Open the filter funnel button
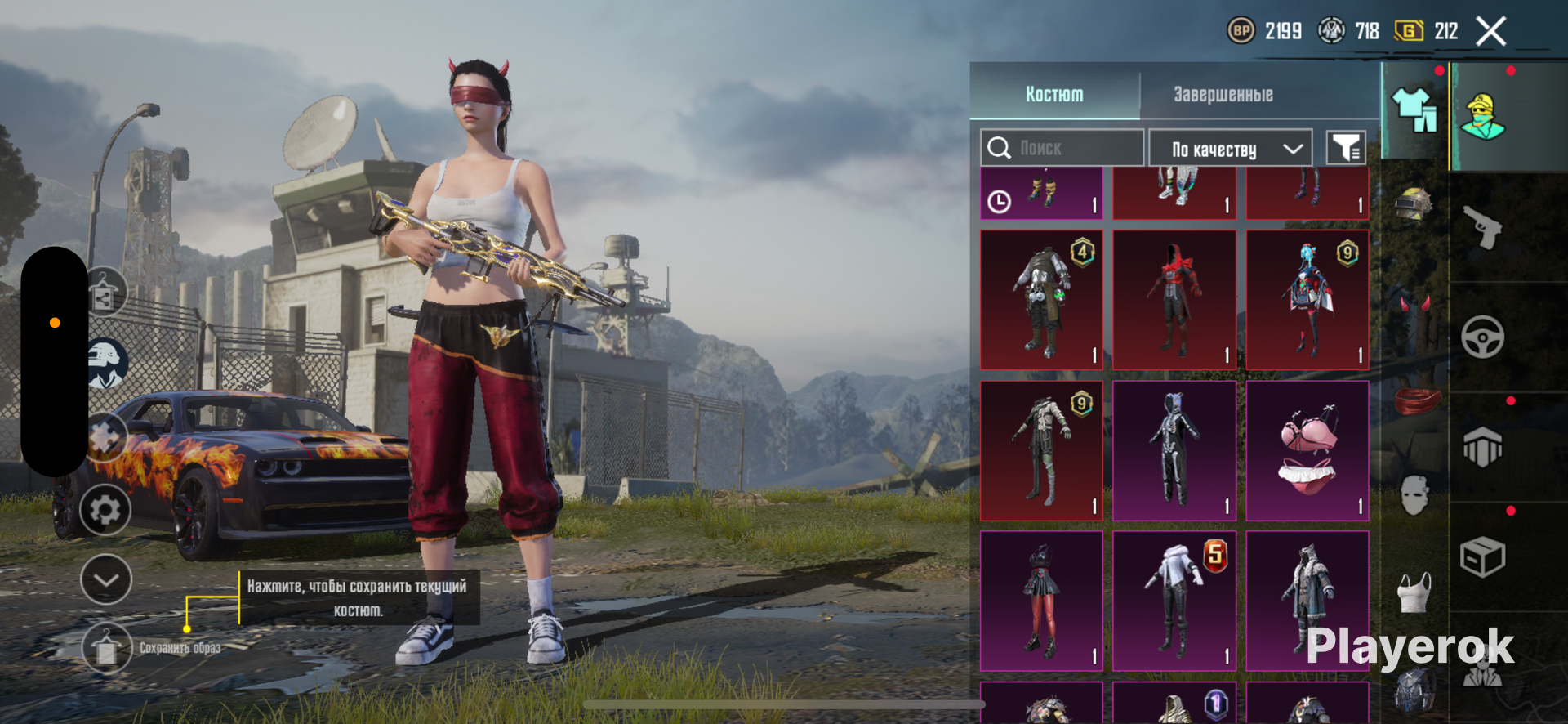The image size is (1568, 724). (1345, 148)
